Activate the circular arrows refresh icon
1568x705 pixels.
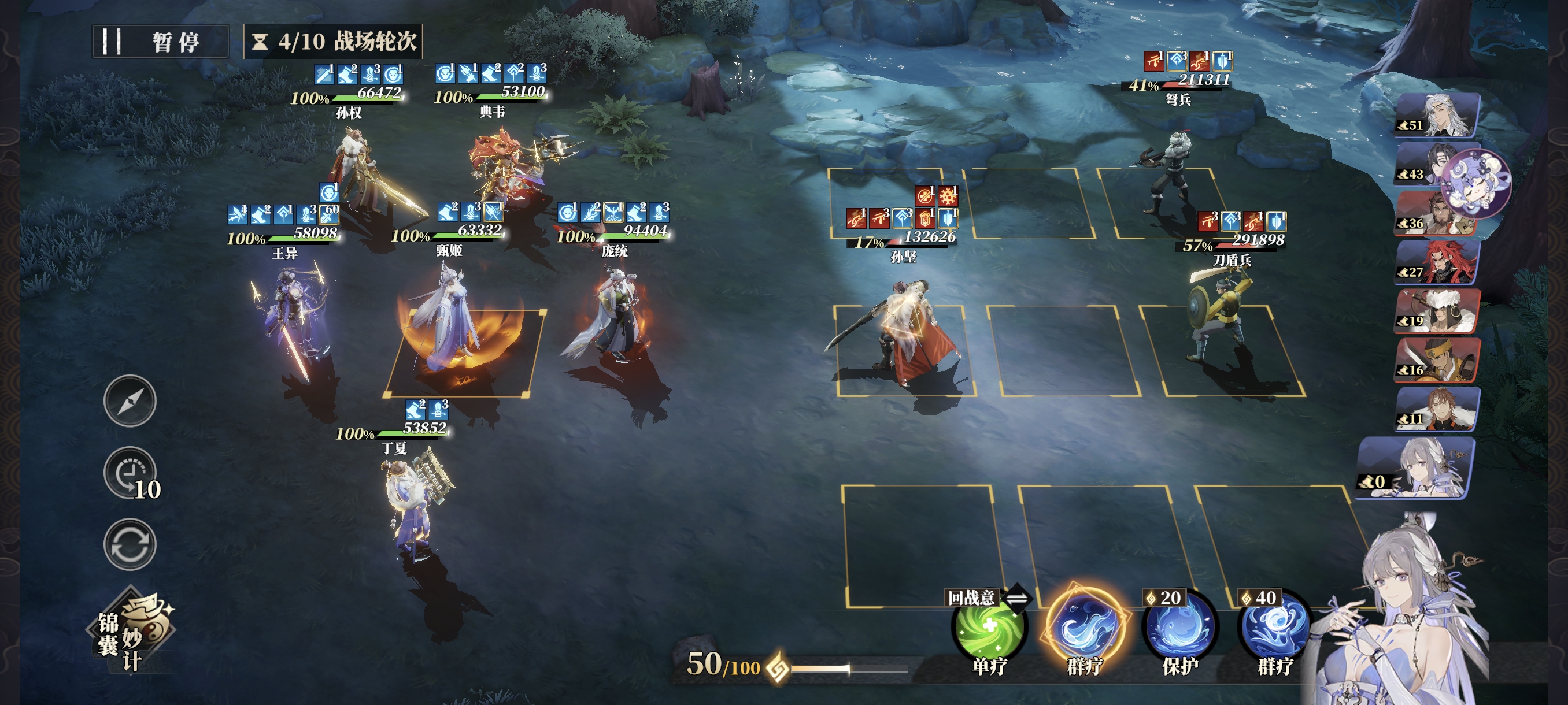coord(130,544)
